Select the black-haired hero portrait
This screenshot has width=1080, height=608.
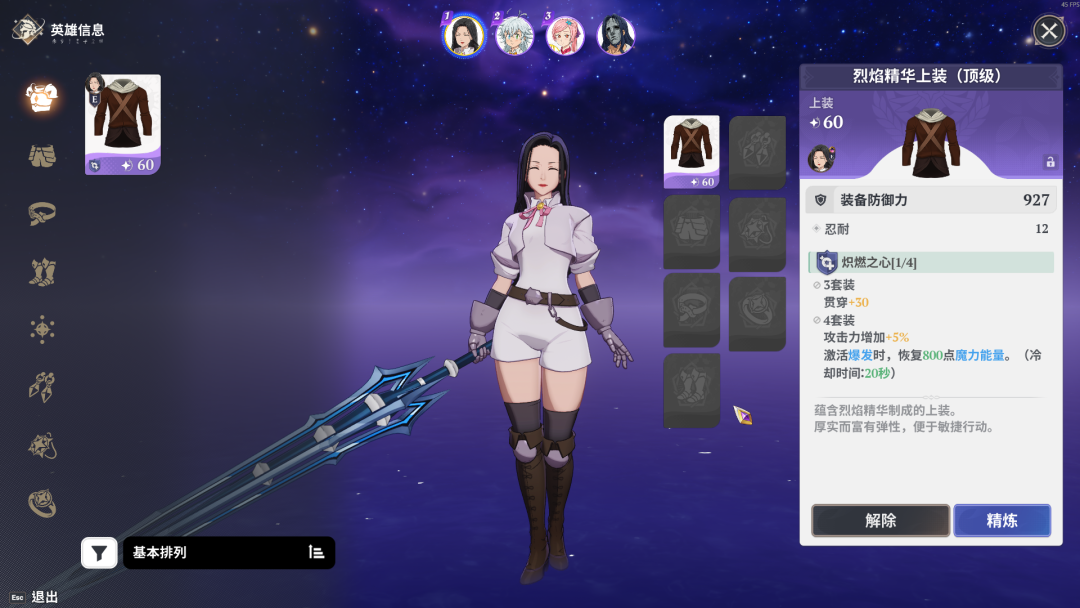(x=464, y=36)
